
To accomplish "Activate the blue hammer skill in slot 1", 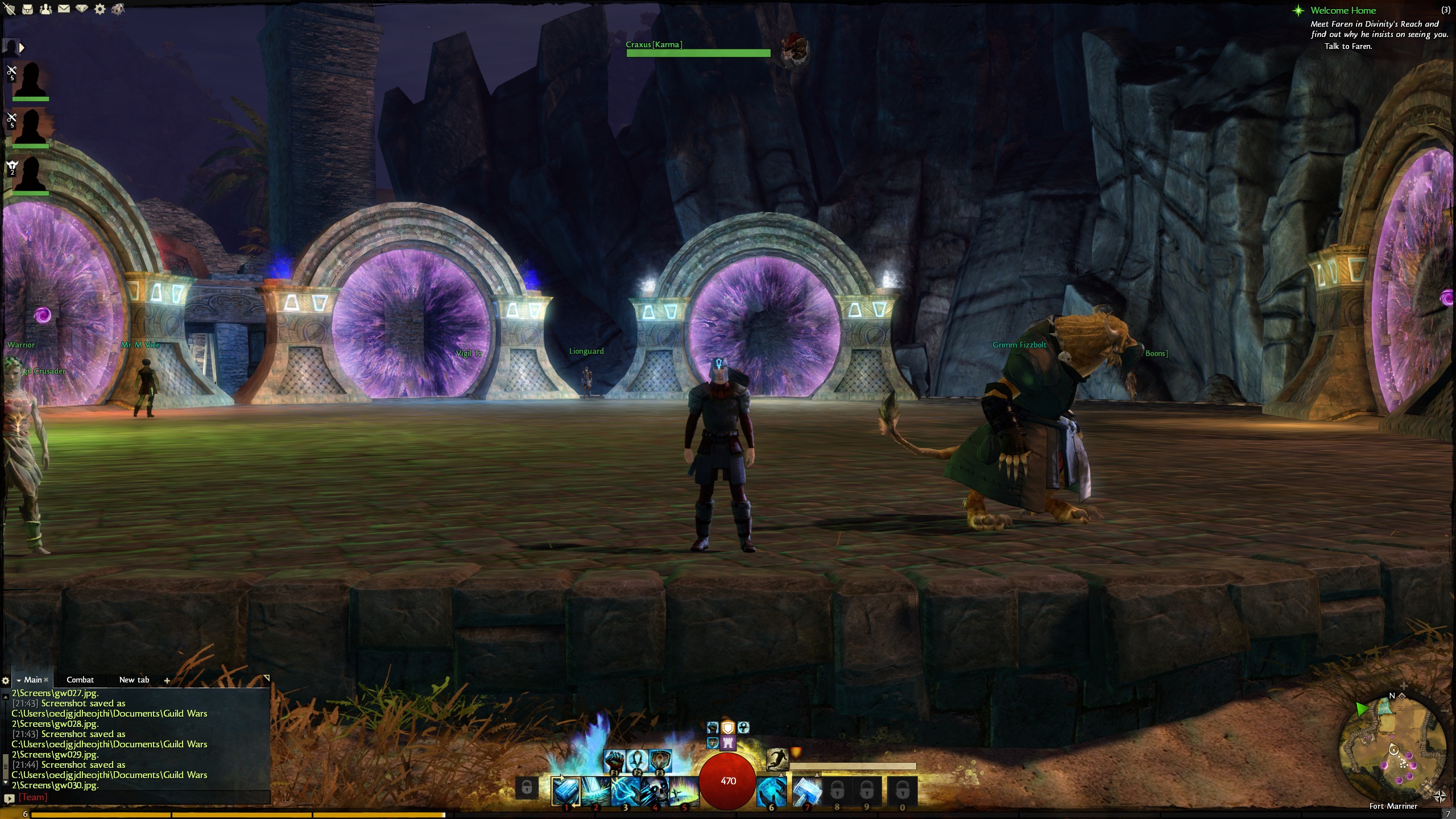I will (566, 791).
